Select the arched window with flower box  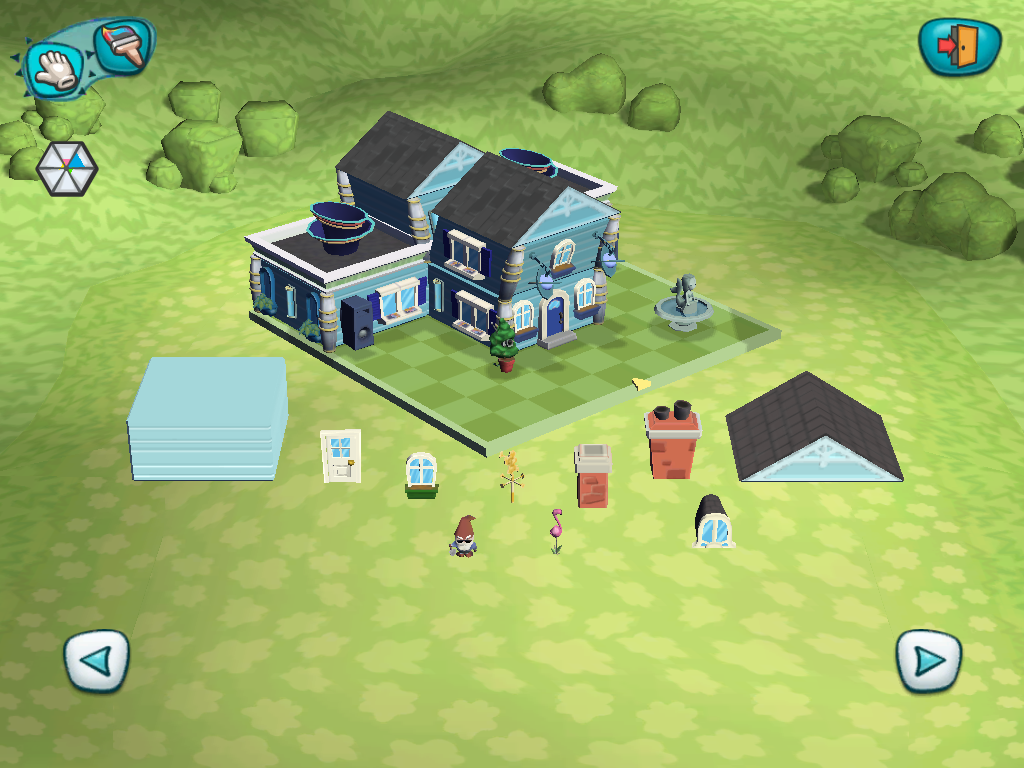[x=422, y=474]
